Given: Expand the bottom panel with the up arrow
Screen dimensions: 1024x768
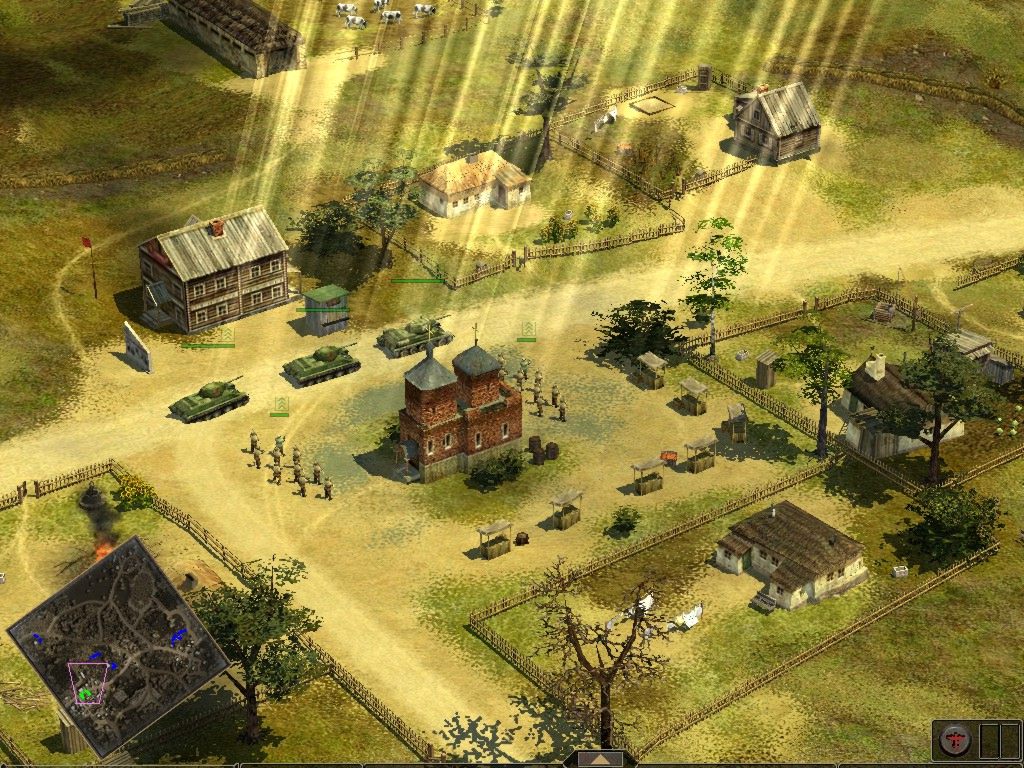Looking at the screenshot, I should click(599, 759).
